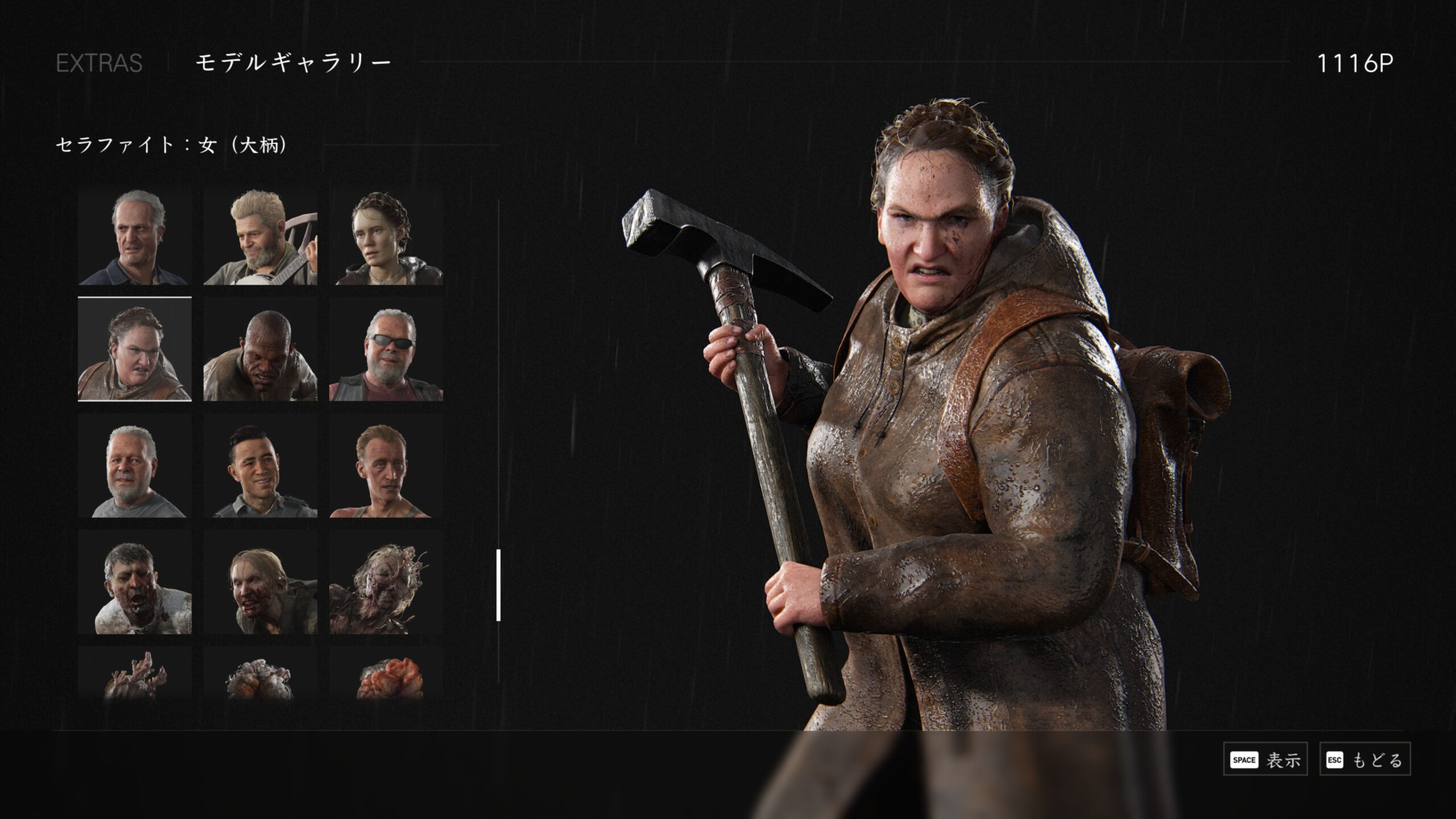Screen dimensions: 1456x819
Task: Select the bald scowling man thumbnail
Action: coord(260,349)
